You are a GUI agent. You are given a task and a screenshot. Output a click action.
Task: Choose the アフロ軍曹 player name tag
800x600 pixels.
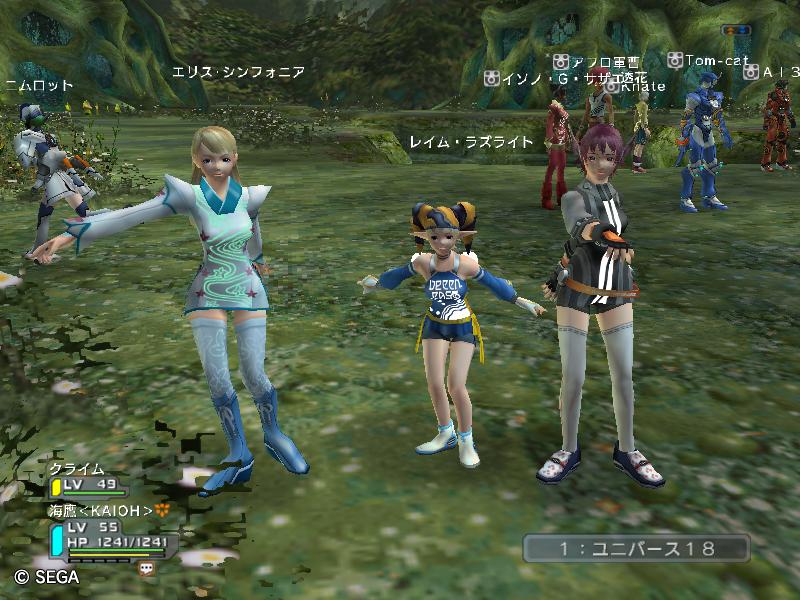point(605,61)
